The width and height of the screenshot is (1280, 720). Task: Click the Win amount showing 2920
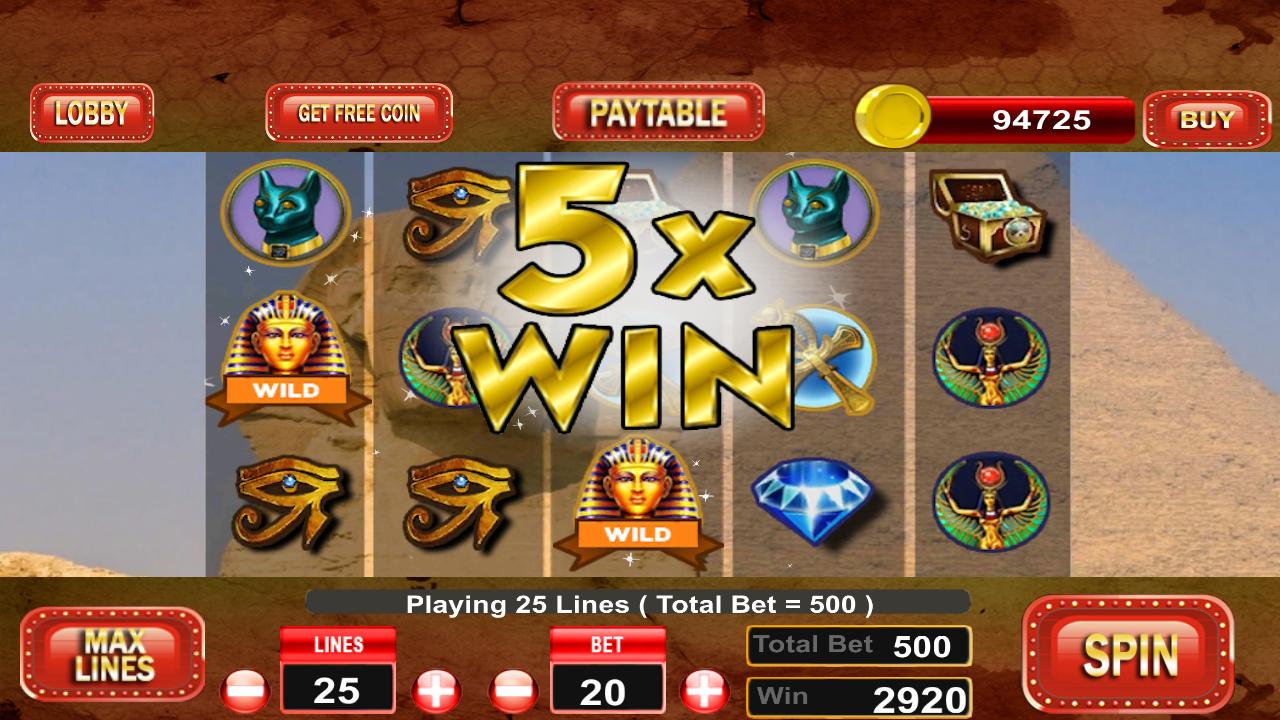(858, 695)
